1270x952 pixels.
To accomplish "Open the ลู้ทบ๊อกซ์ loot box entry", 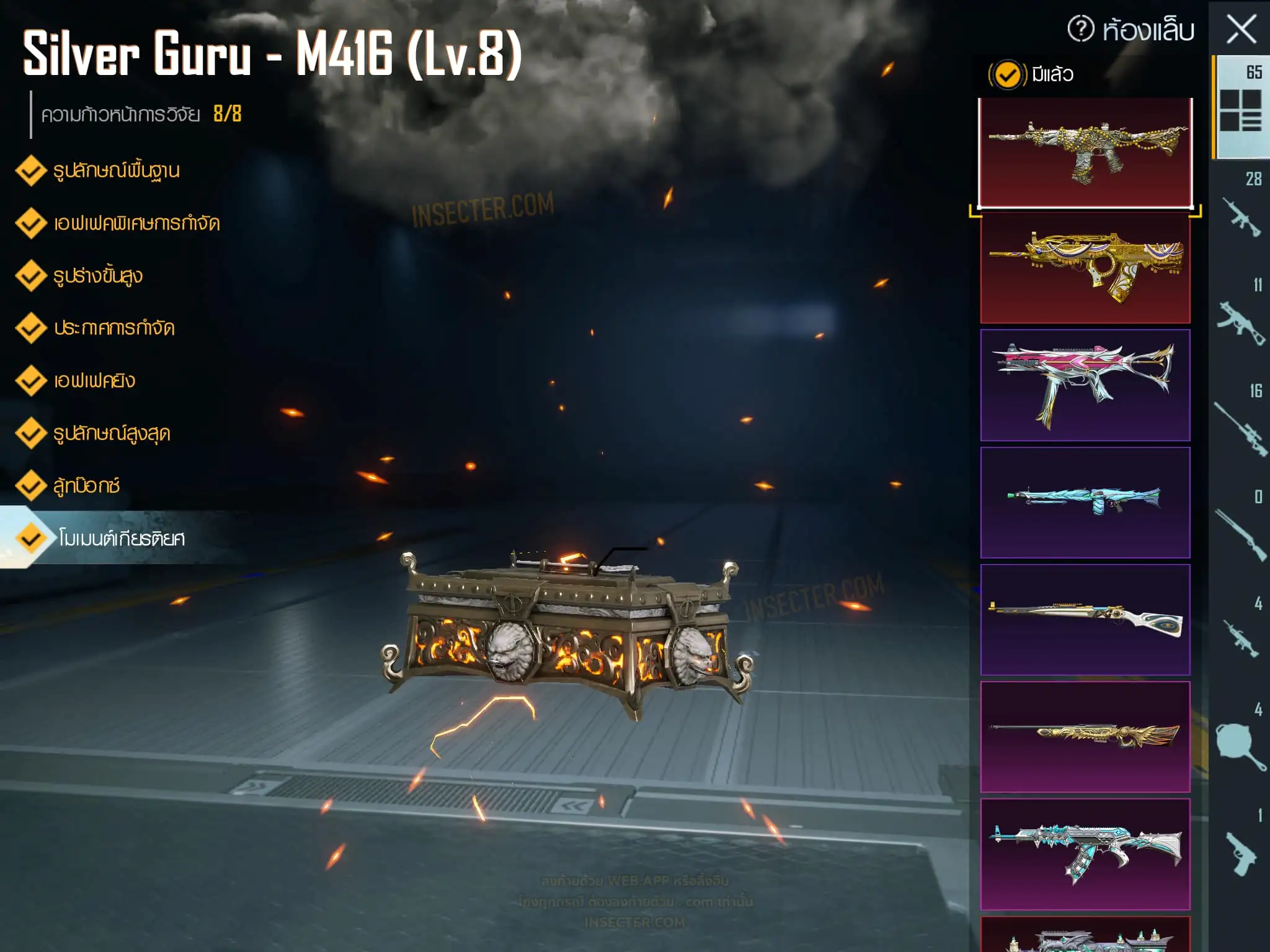I will point(86,485).
